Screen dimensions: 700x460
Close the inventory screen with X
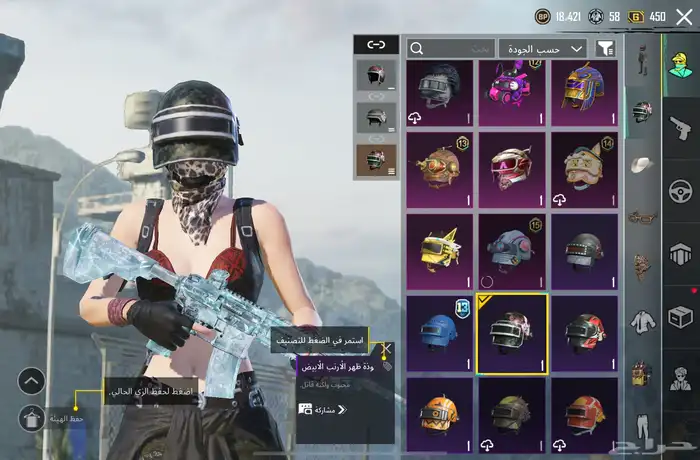(x=684, y=16)
